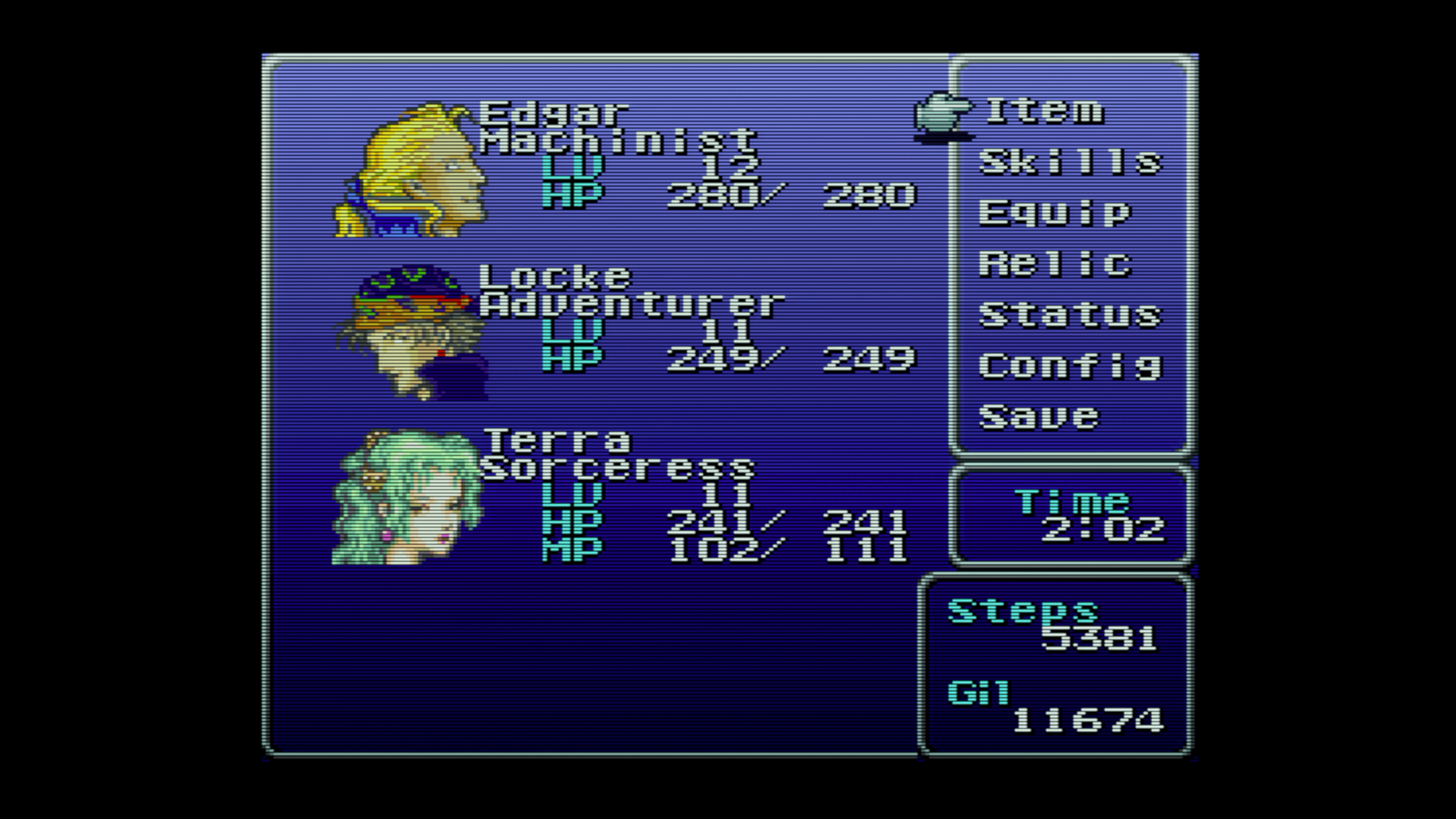View the Status screen
This screenshot has width=1456, height=819.
[1070, 315]
